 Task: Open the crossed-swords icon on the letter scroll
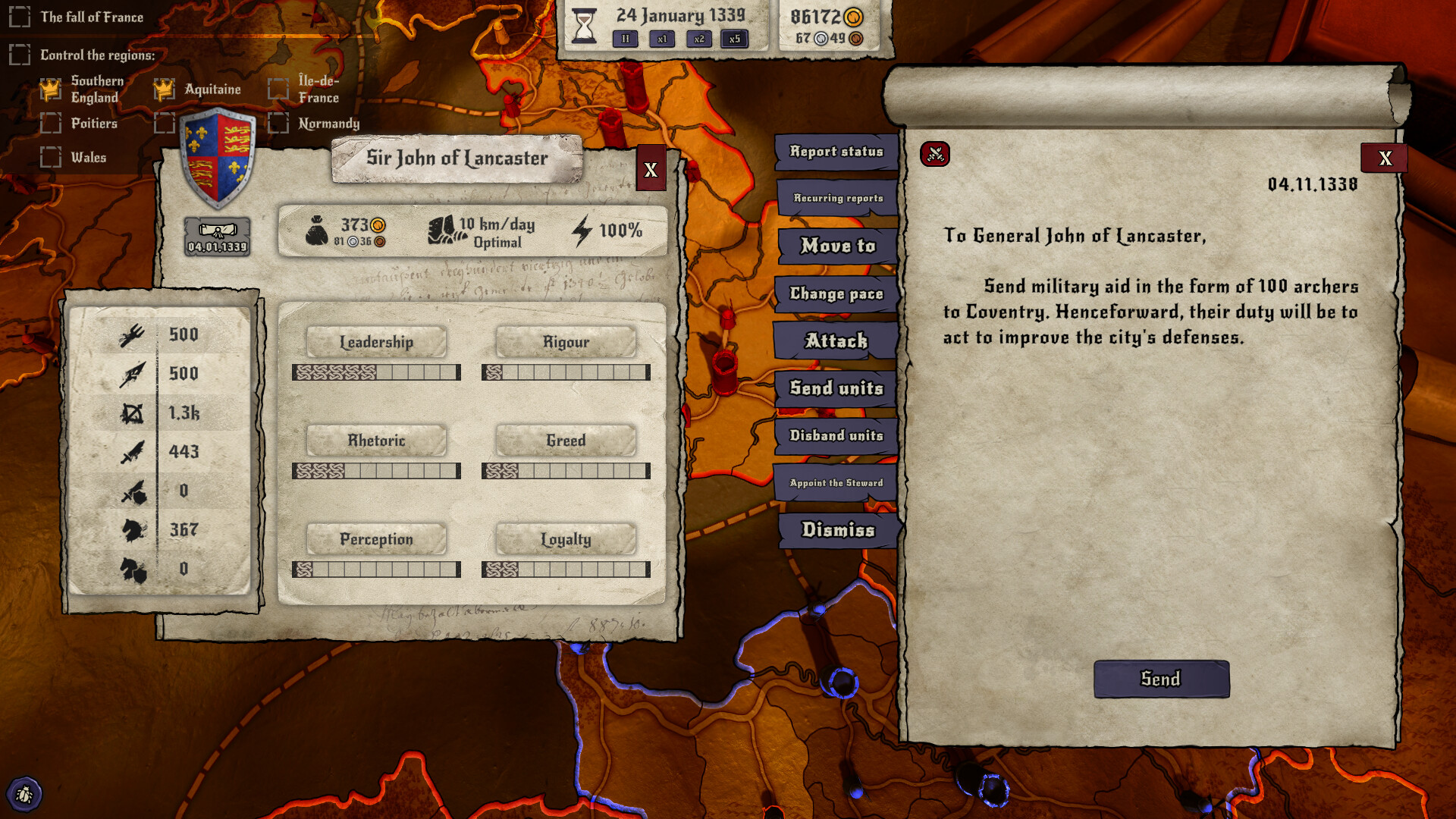tap(934, 155)
